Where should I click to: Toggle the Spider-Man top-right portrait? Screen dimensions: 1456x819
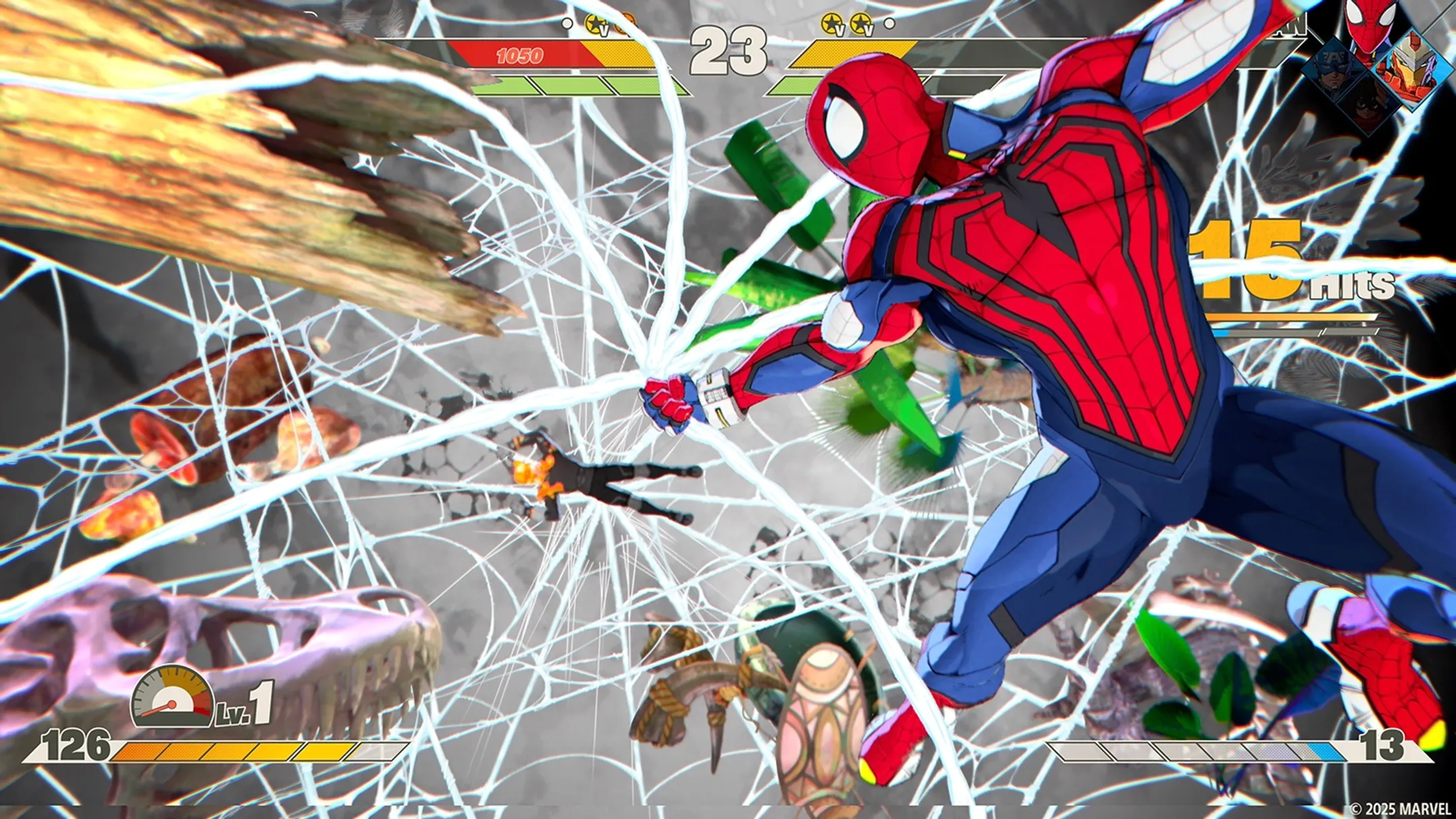(1370, 20)
